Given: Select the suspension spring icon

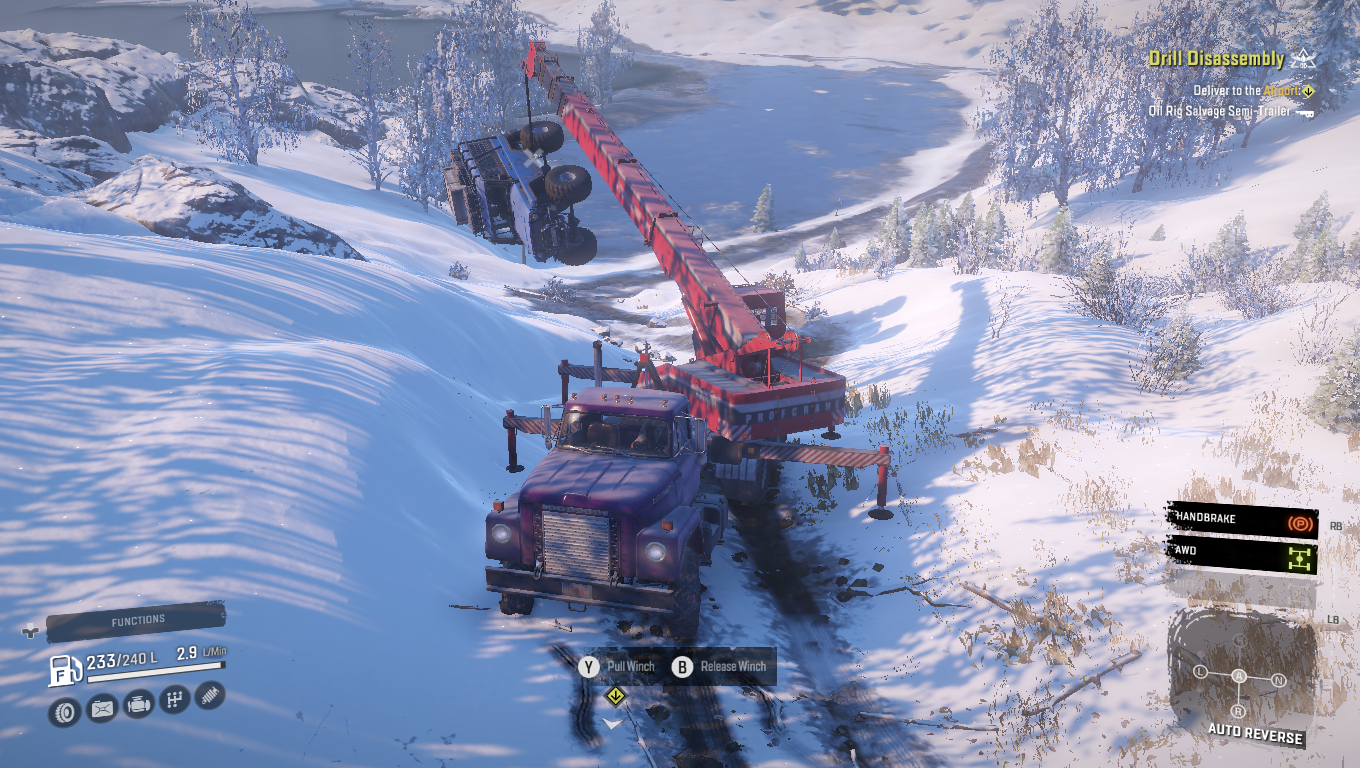Looking at the screenshot, I should (x=210, y=694).
